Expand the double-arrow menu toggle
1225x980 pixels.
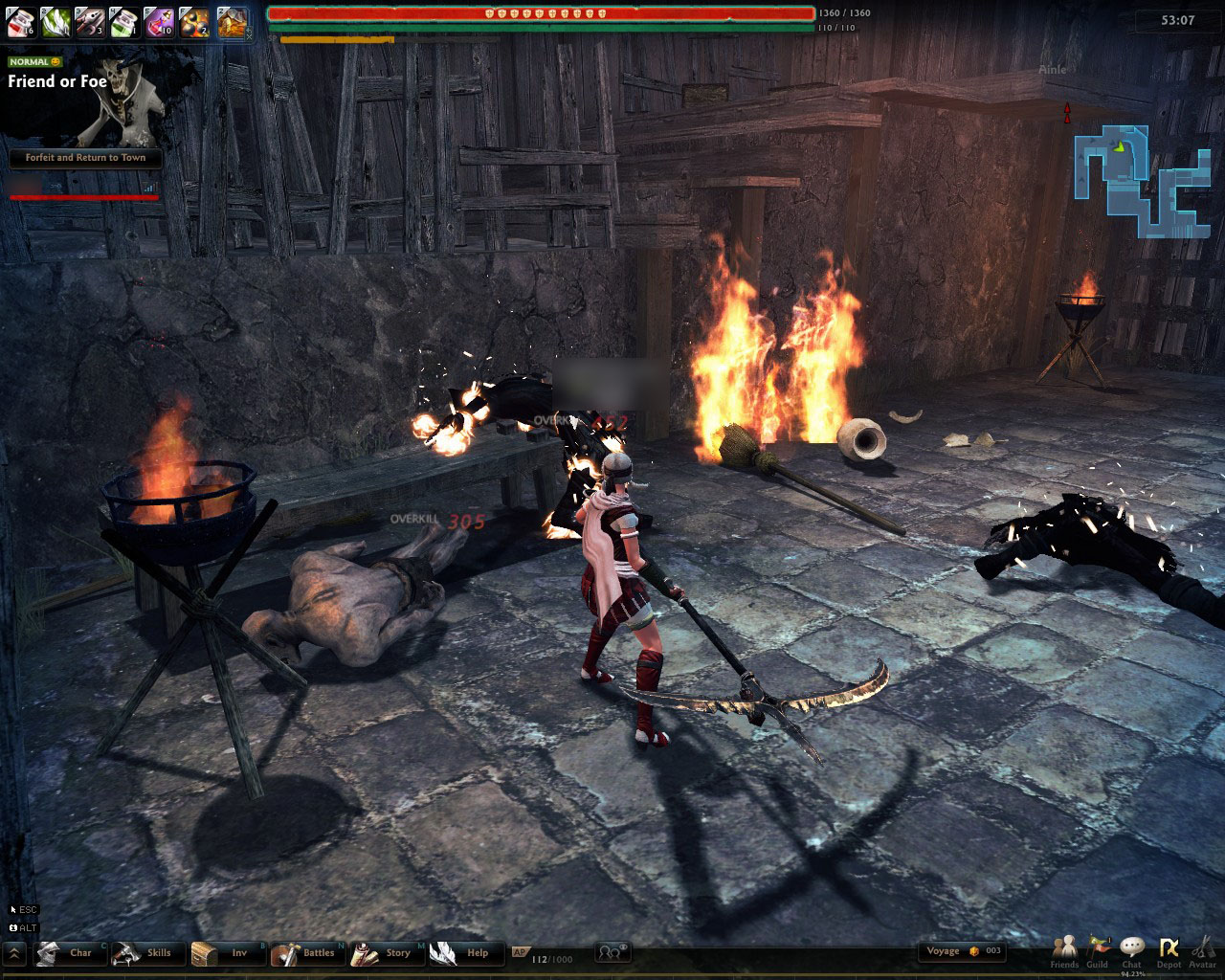(x=14, y=953)
